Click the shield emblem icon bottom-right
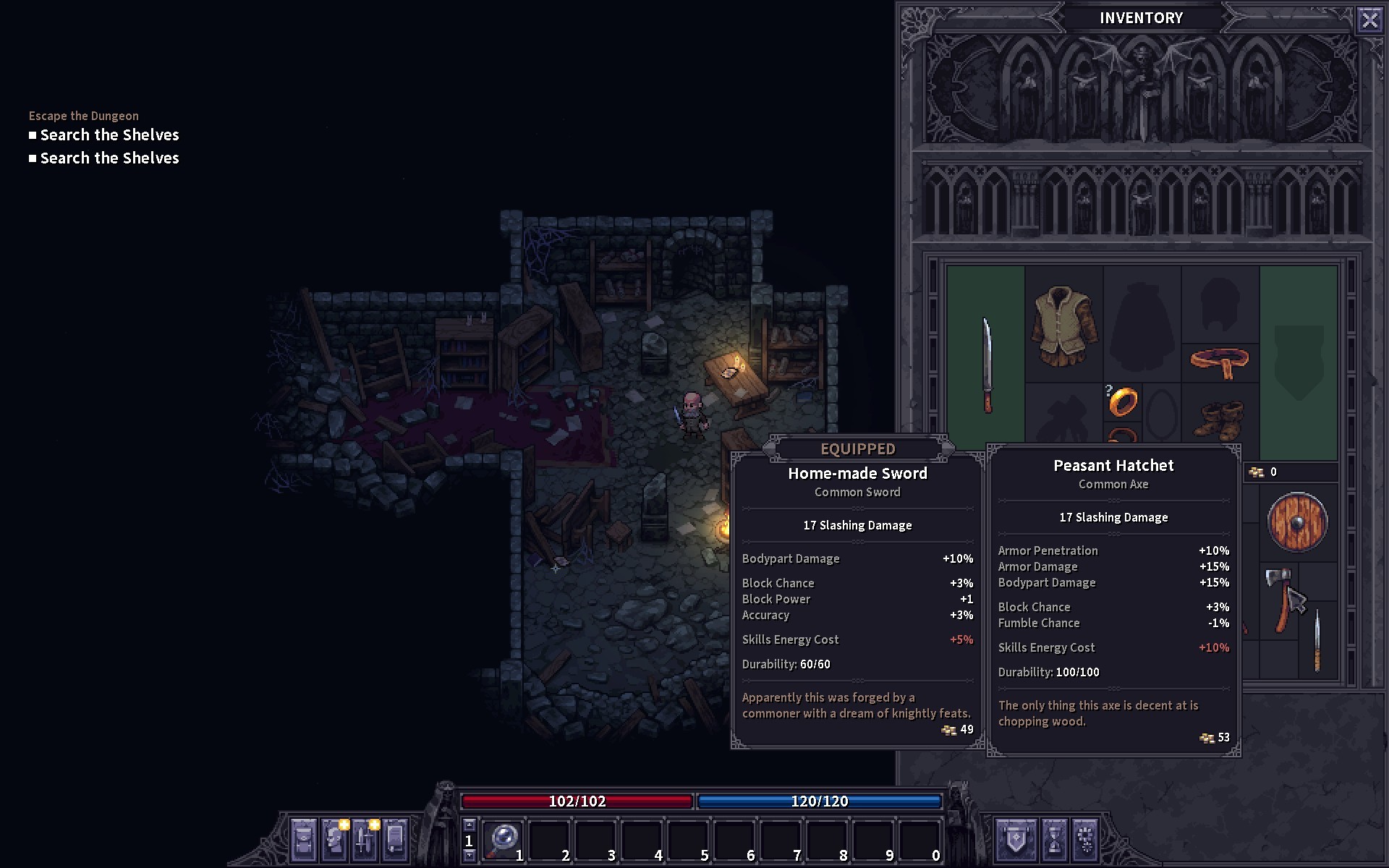 coord(1016,841)
